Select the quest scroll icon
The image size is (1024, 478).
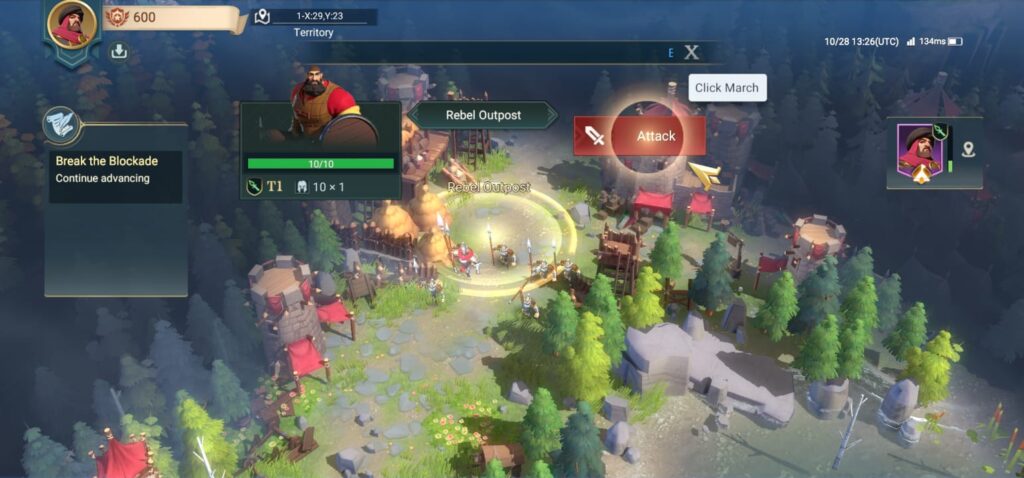point(61,124)
